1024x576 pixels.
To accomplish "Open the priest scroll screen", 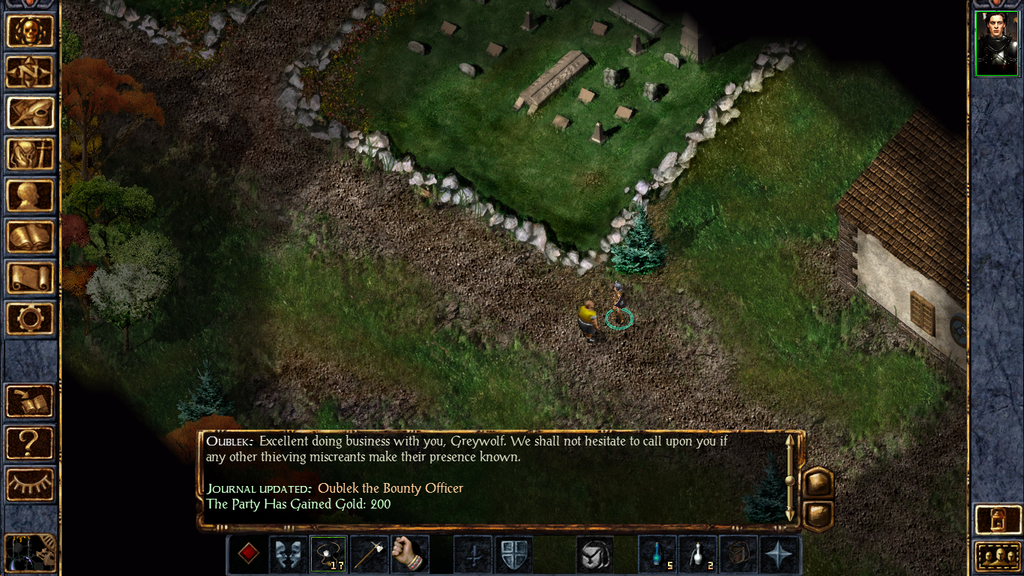I will (30, 277).
